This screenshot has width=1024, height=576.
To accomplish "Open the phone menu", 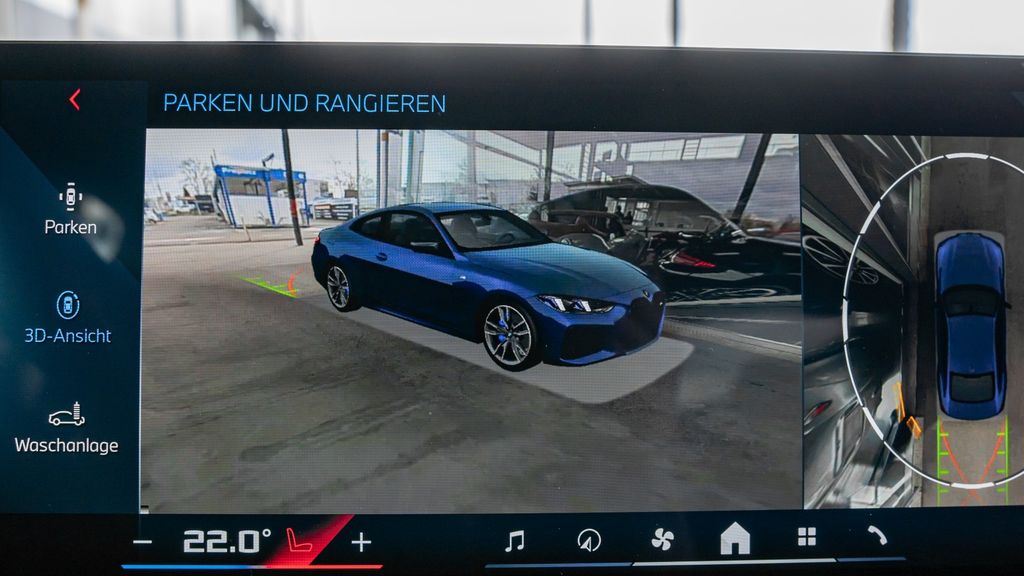I will 877,536.
